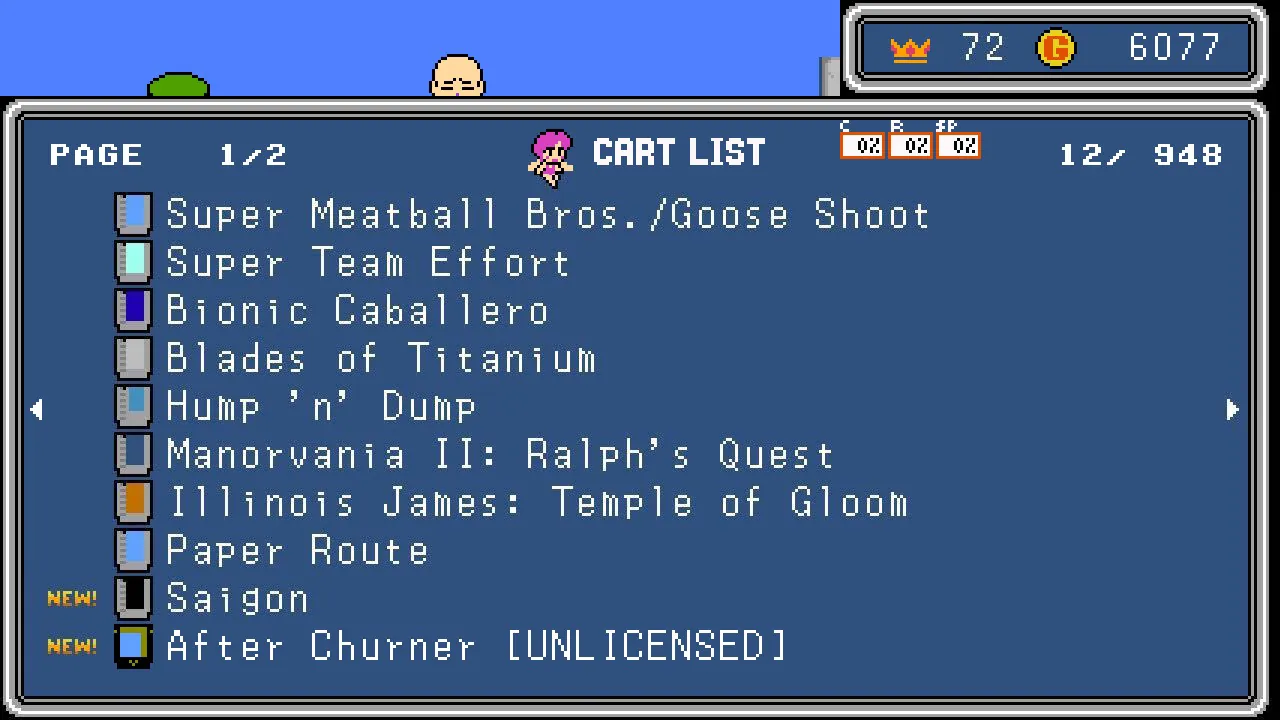Select the orange Illinois James cartridge icon
The width and height of the screenshot is (1280, 720).
[x=133, y=501]
